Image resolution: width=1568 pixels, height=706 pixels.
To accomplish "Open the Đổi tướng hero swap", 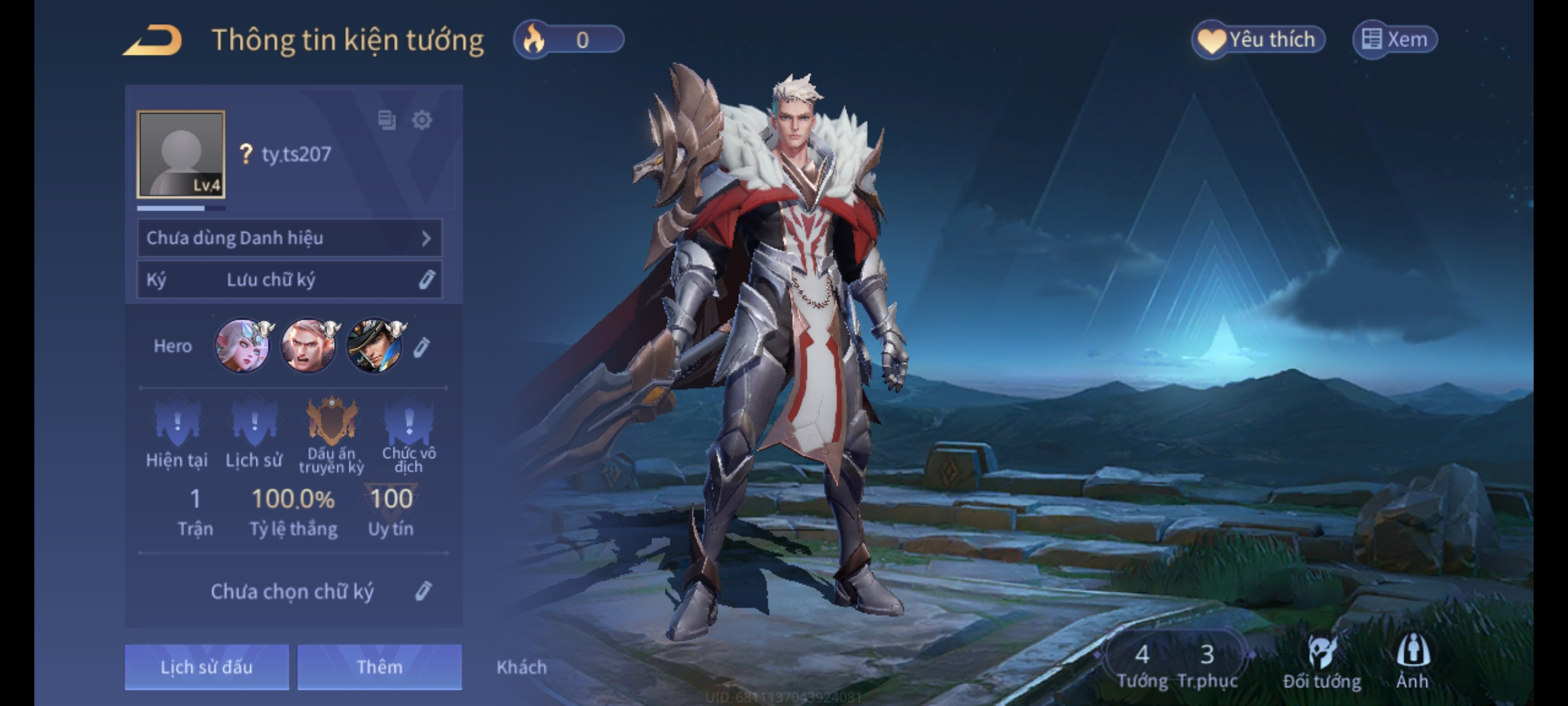I will click(x=1322, y=662).
